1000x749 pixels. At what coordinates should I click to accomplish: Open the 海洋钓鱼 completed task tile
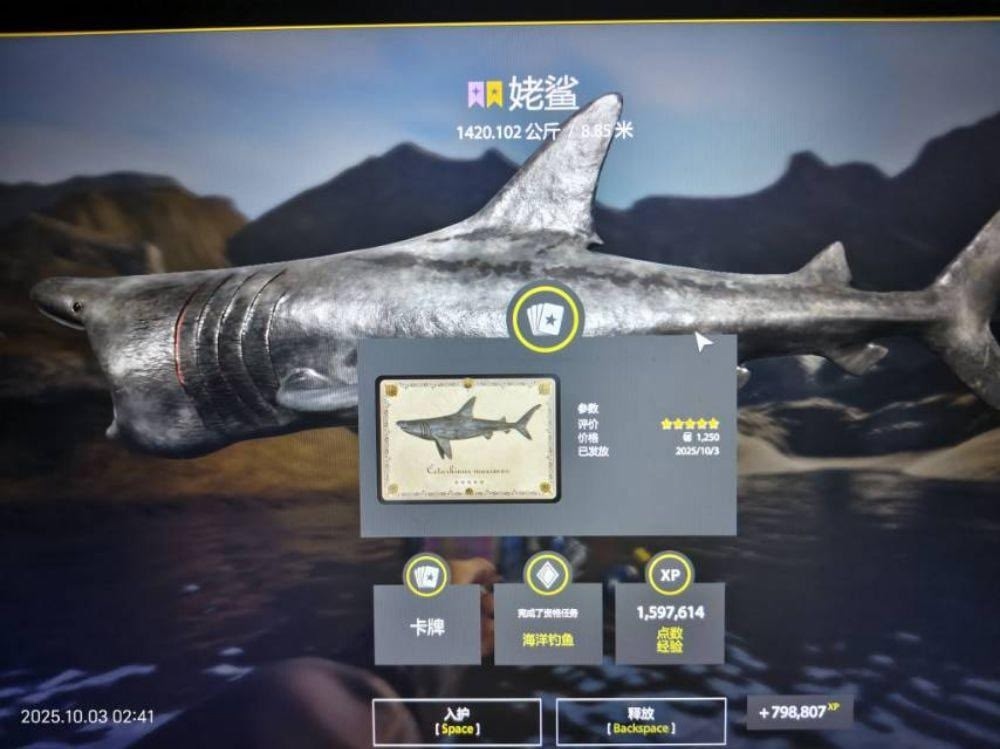548,626
